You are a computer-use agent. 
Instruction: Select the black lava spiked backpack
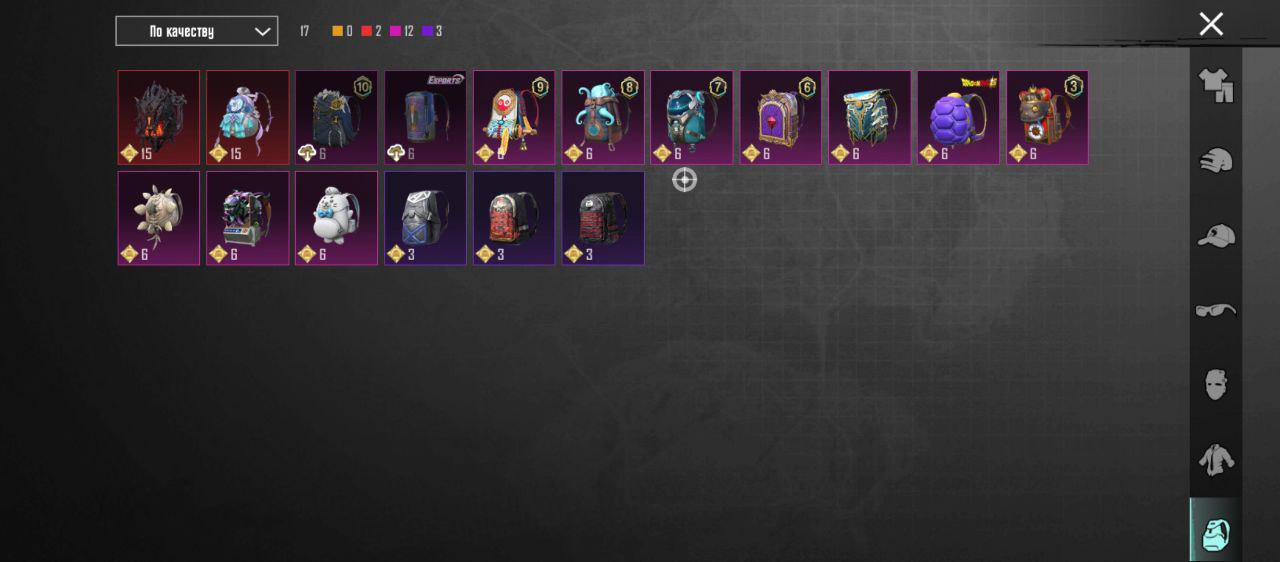(158, 117)
